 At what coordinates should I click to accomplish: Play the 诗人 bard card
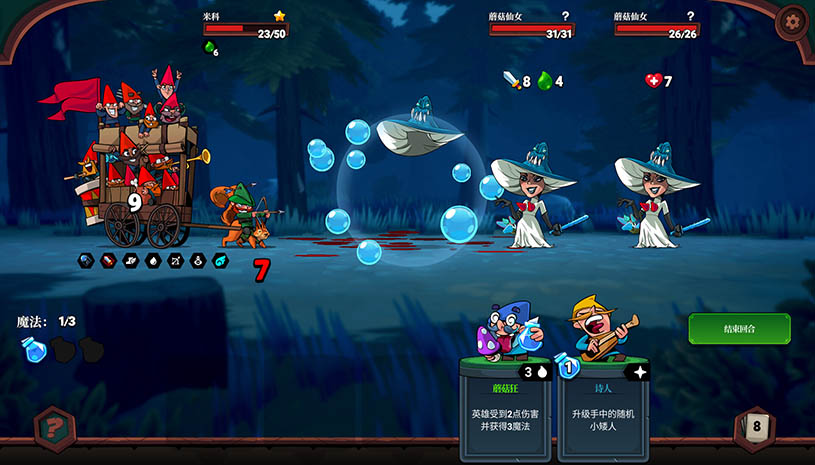[x=604, y=400]
